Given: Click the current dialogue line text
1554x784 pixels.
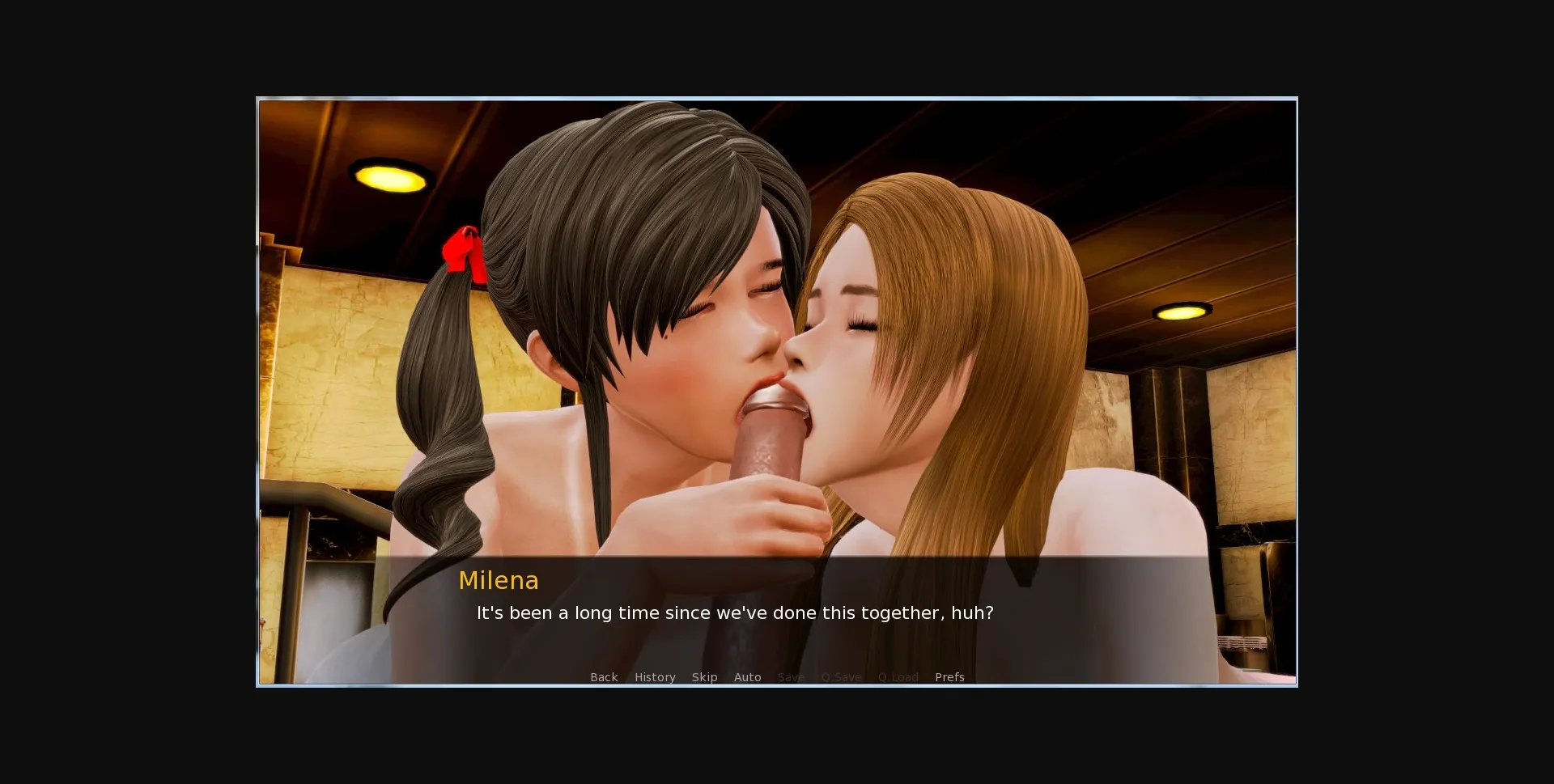Looking at the screenshot, I should tap(734, 613).
